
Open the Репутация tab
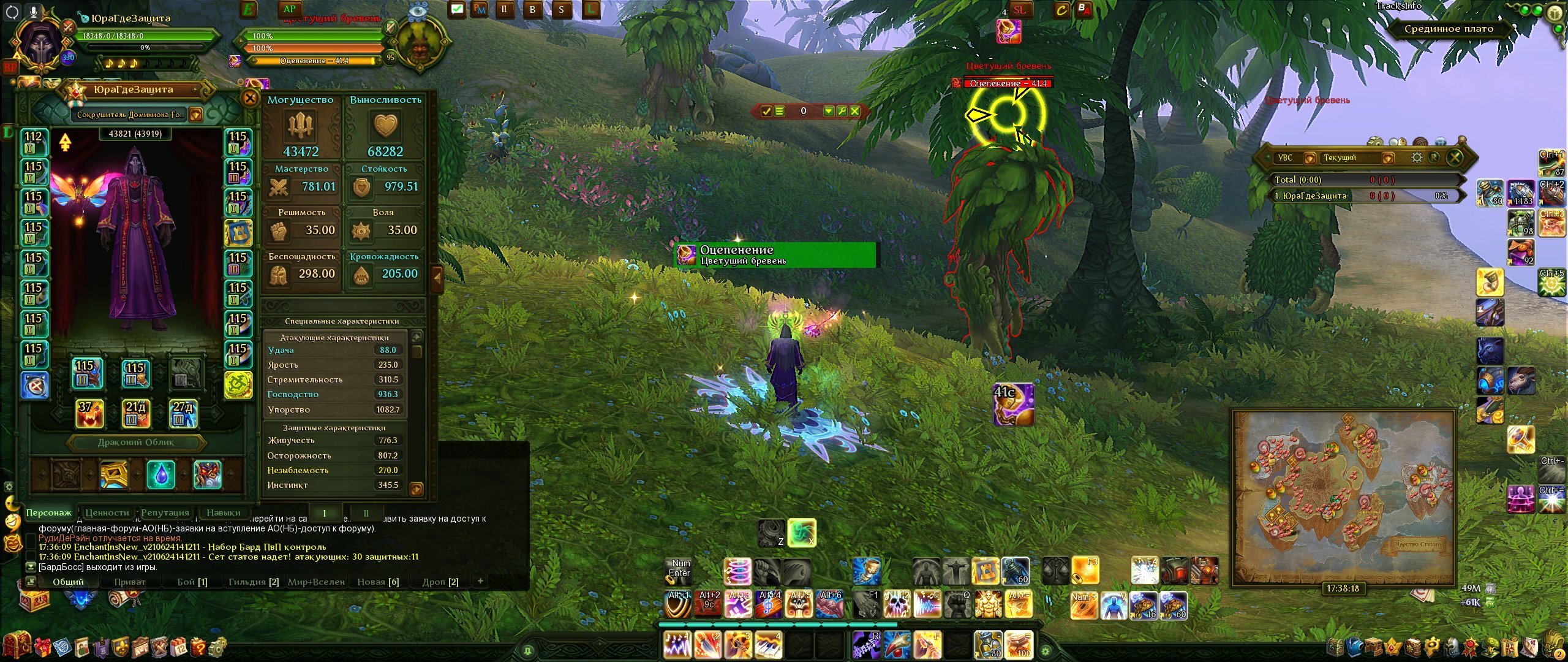[x=165, y=512]
